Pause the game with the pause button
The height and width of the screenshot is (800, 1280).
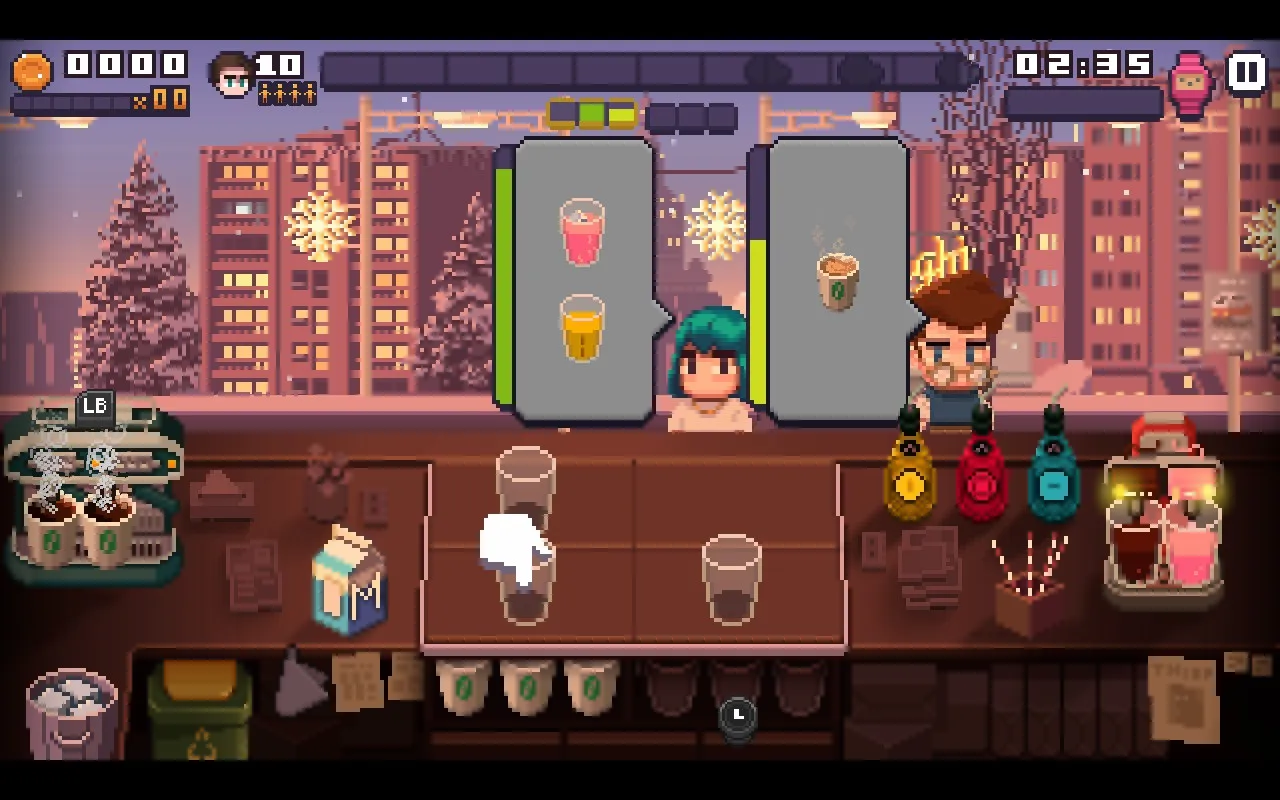click(x=1246, y=73)
